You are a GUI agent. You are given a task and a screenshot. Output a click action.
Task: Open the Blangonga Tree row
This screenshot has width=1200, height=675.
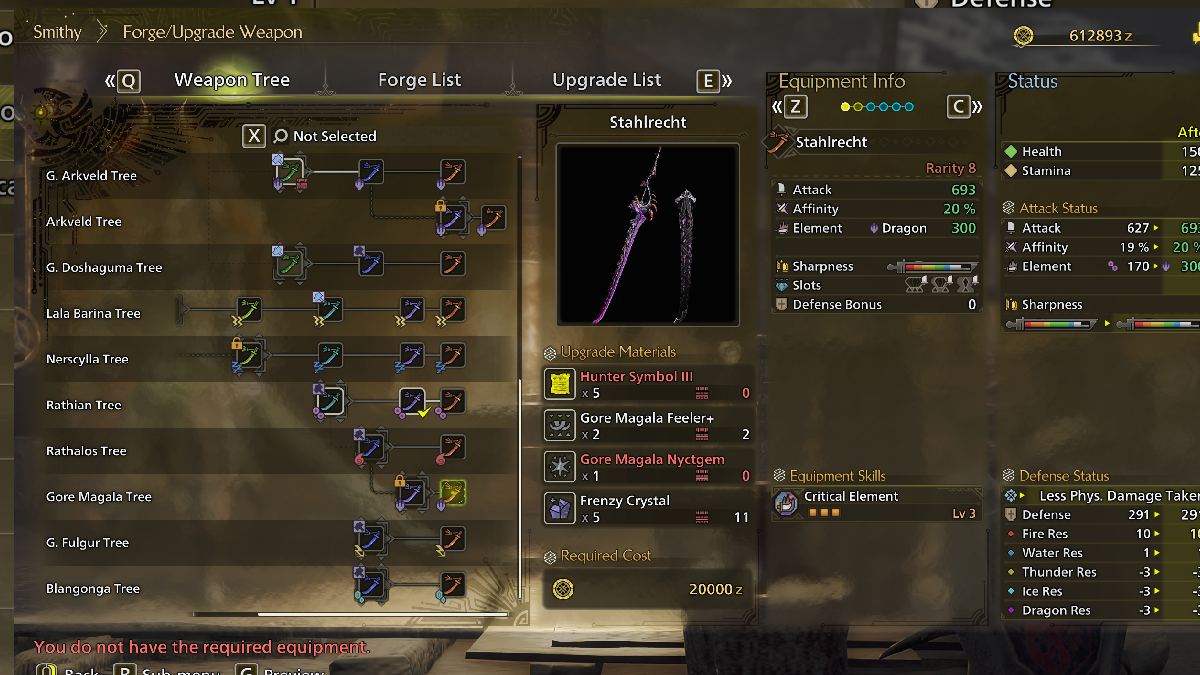coord(94,590)
